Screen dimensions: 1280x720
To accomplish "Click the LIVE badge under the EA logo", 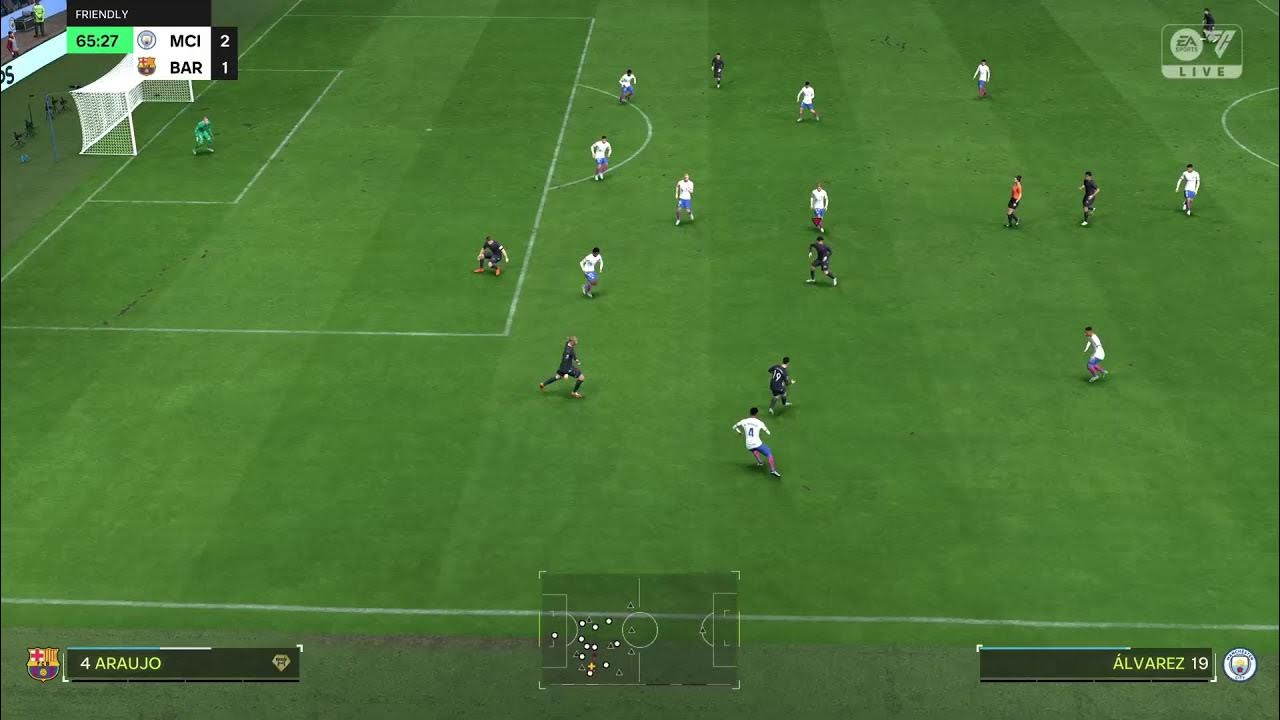I will [x=1200, y=72].
